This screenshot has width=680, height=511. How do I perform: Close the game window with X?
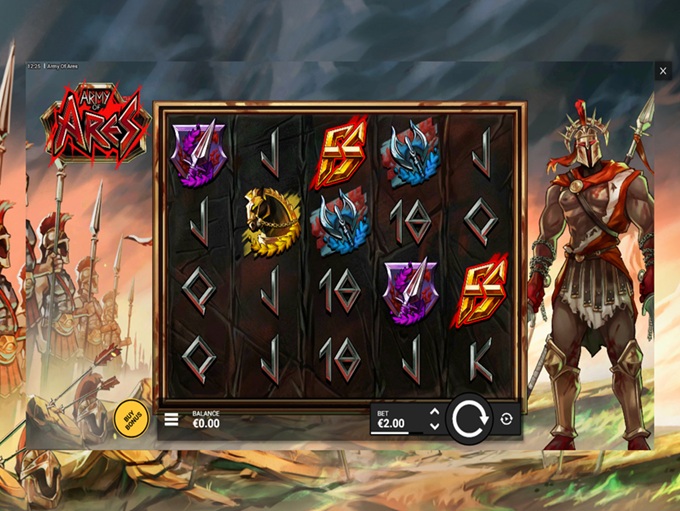[x=663, y=71]
